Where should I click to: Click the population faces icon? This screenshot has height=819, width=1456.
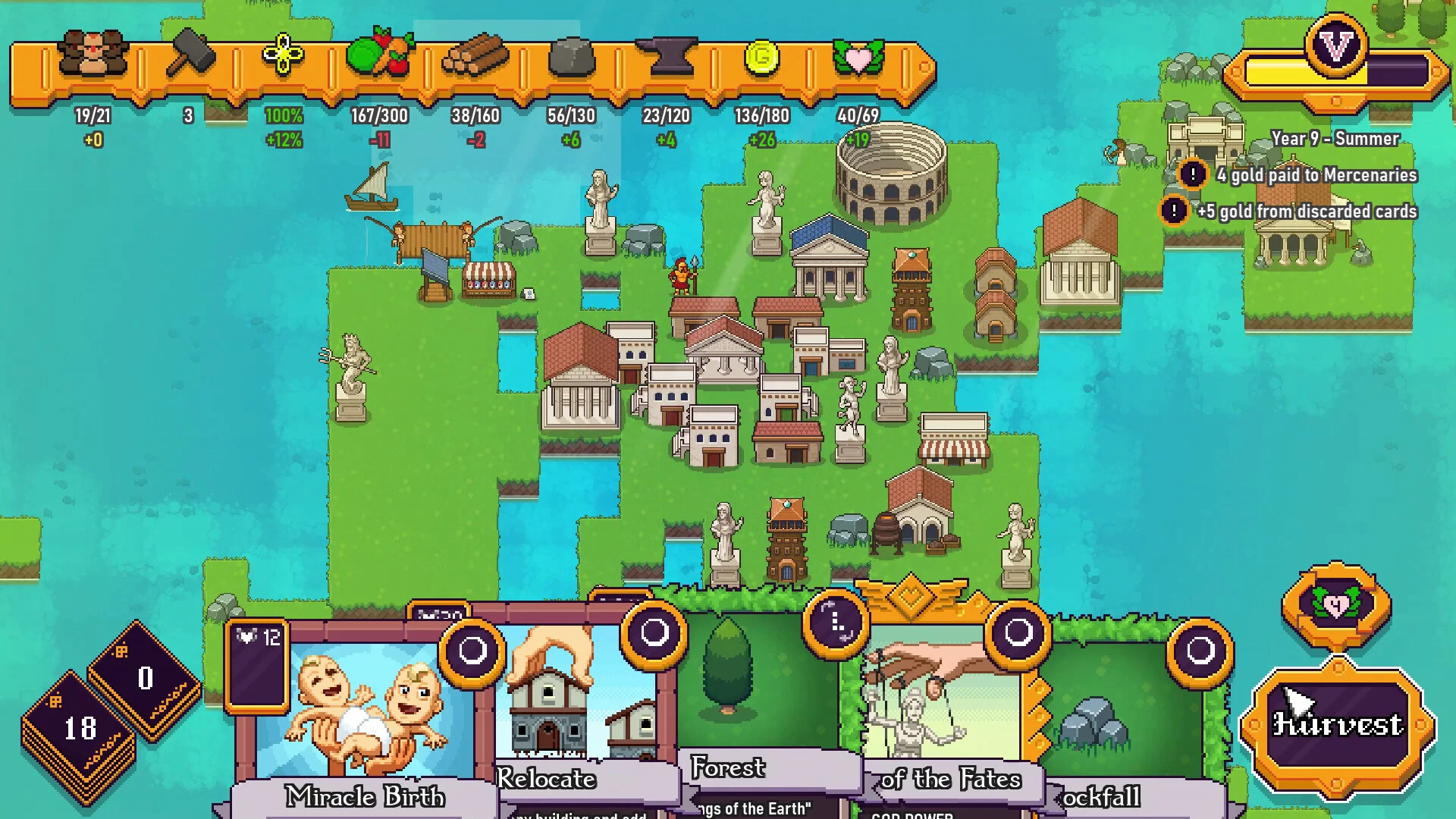93,55
